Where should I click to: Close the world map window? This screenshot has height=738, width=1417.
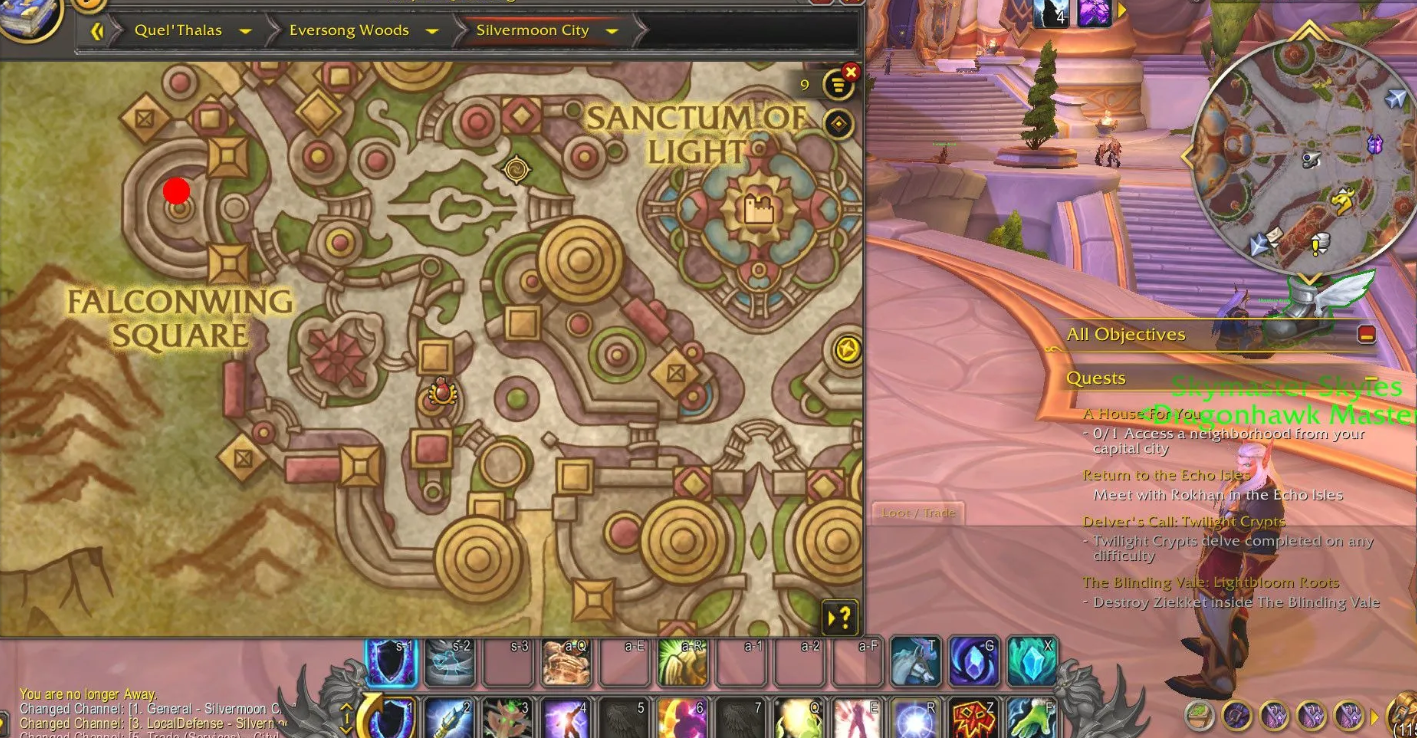point(851,72)
